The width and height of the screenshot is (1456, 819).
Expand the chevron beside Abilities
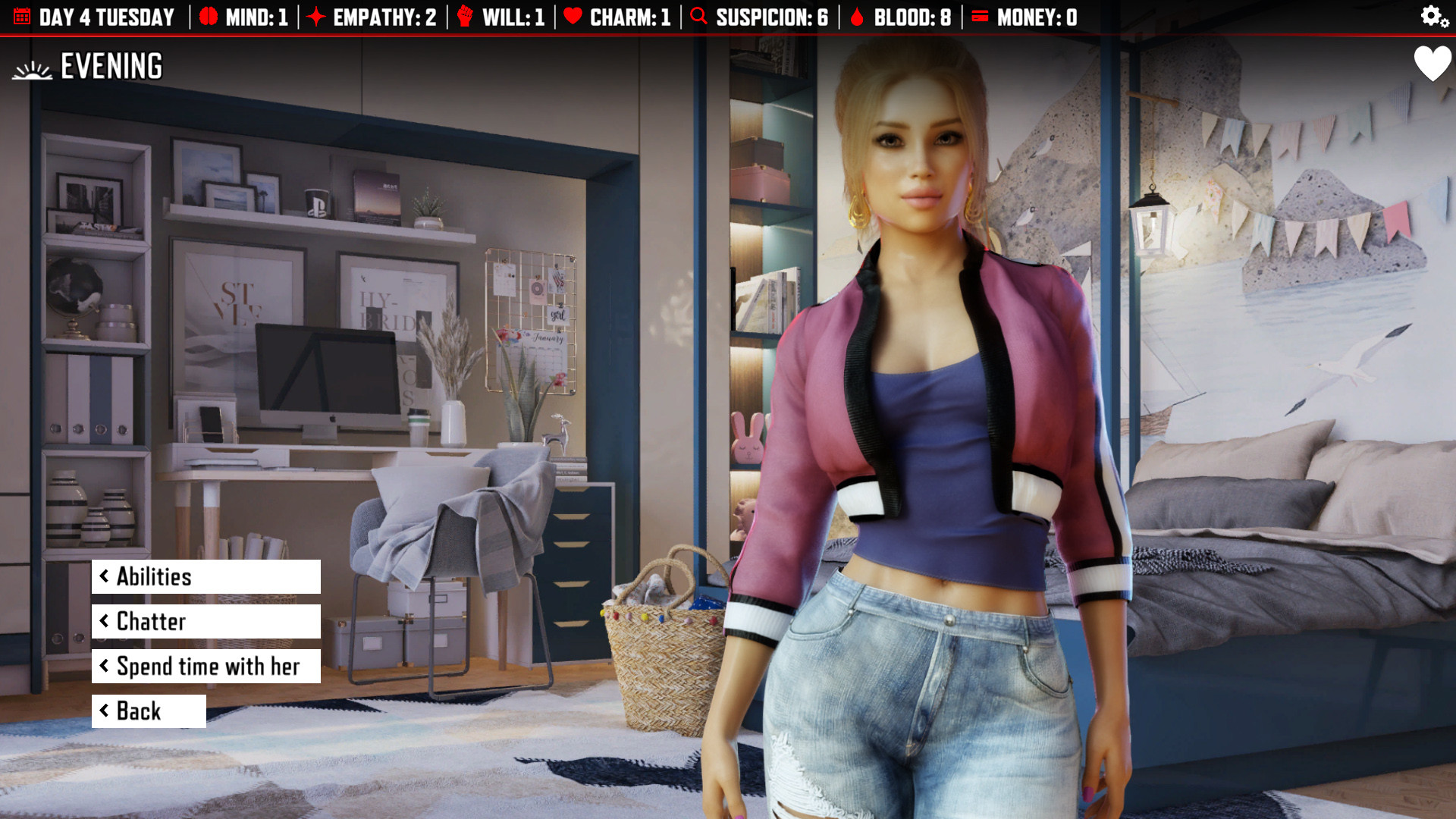(105, 577)
